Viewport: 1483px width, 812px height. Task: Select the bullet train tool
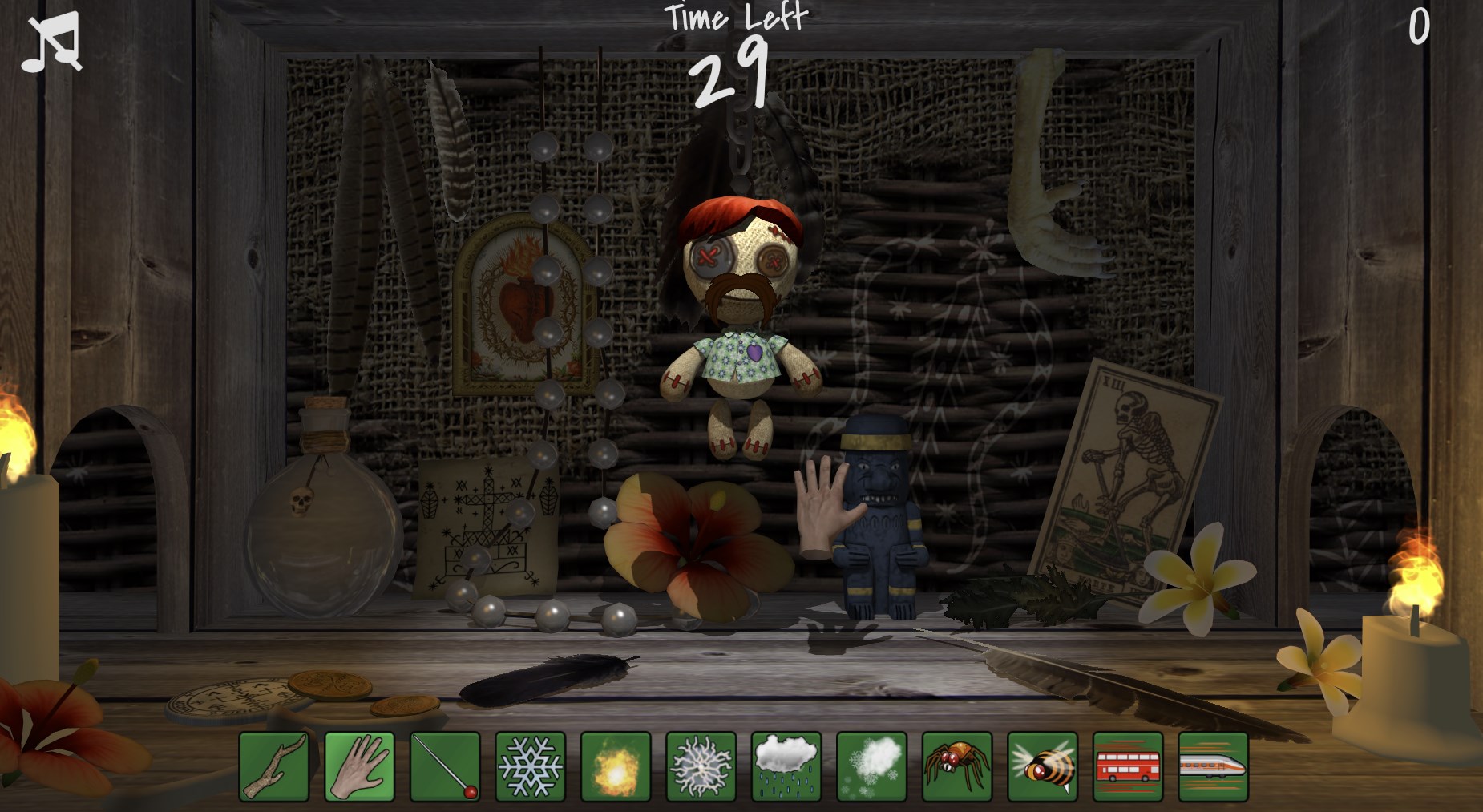1213,766
